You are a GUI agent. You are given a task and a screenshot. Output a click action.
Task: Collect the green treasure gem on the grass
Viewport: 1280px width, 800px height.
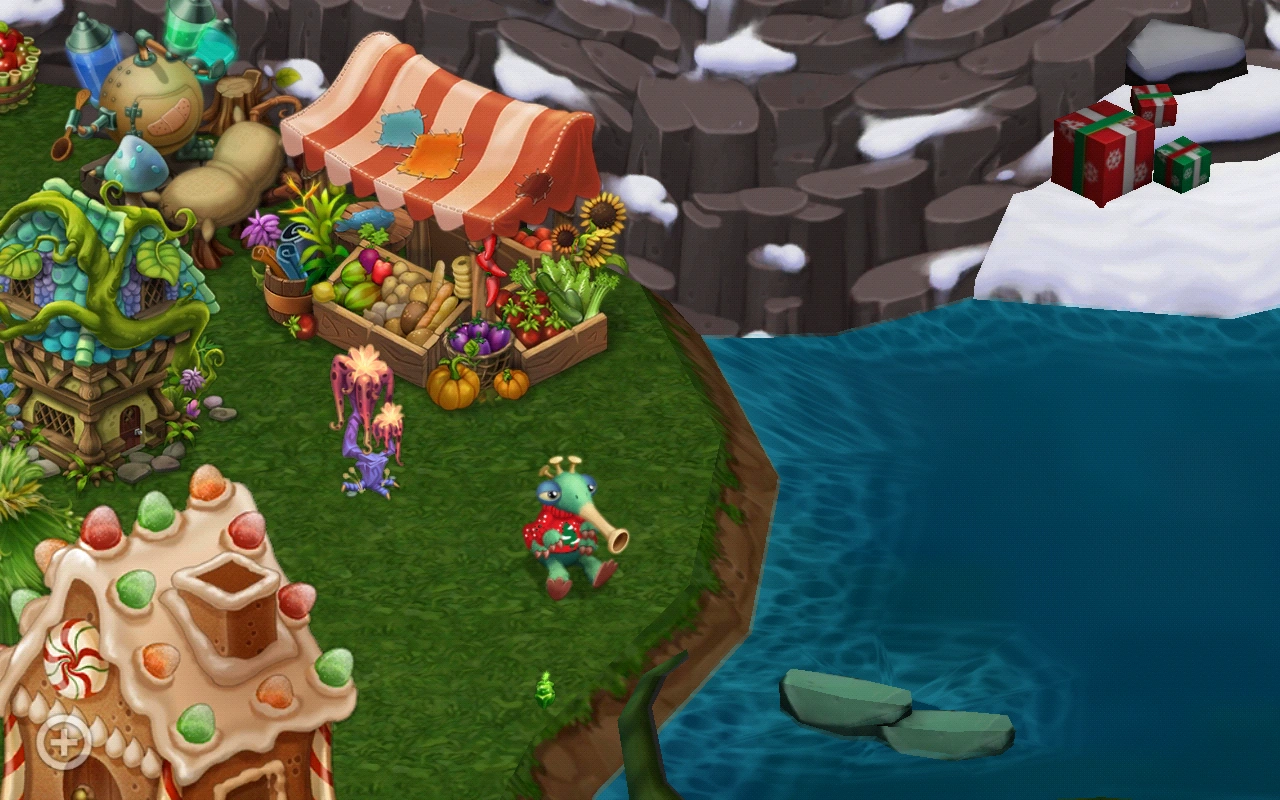(543, 695)
